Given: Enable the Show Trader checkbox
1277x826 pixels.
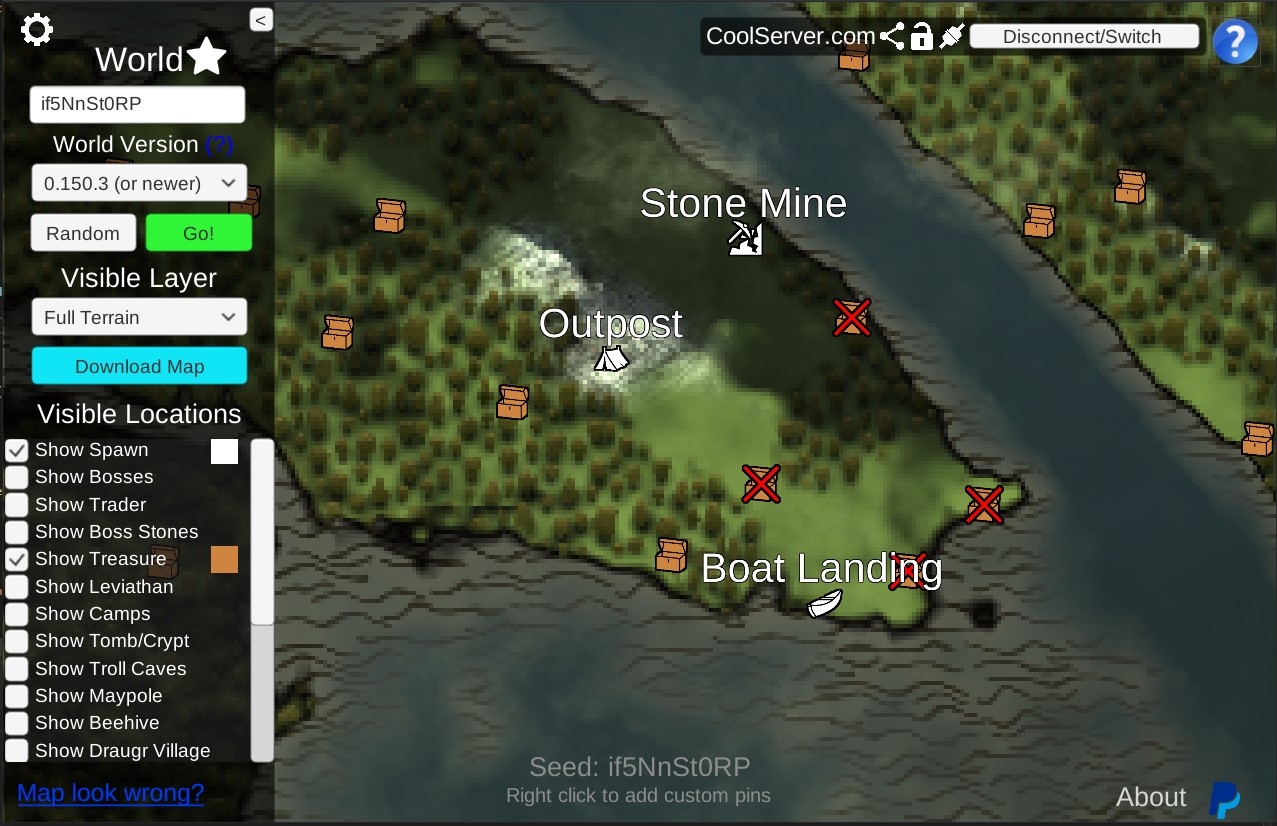Looking at the screenshot, I should tap(17, 505).
